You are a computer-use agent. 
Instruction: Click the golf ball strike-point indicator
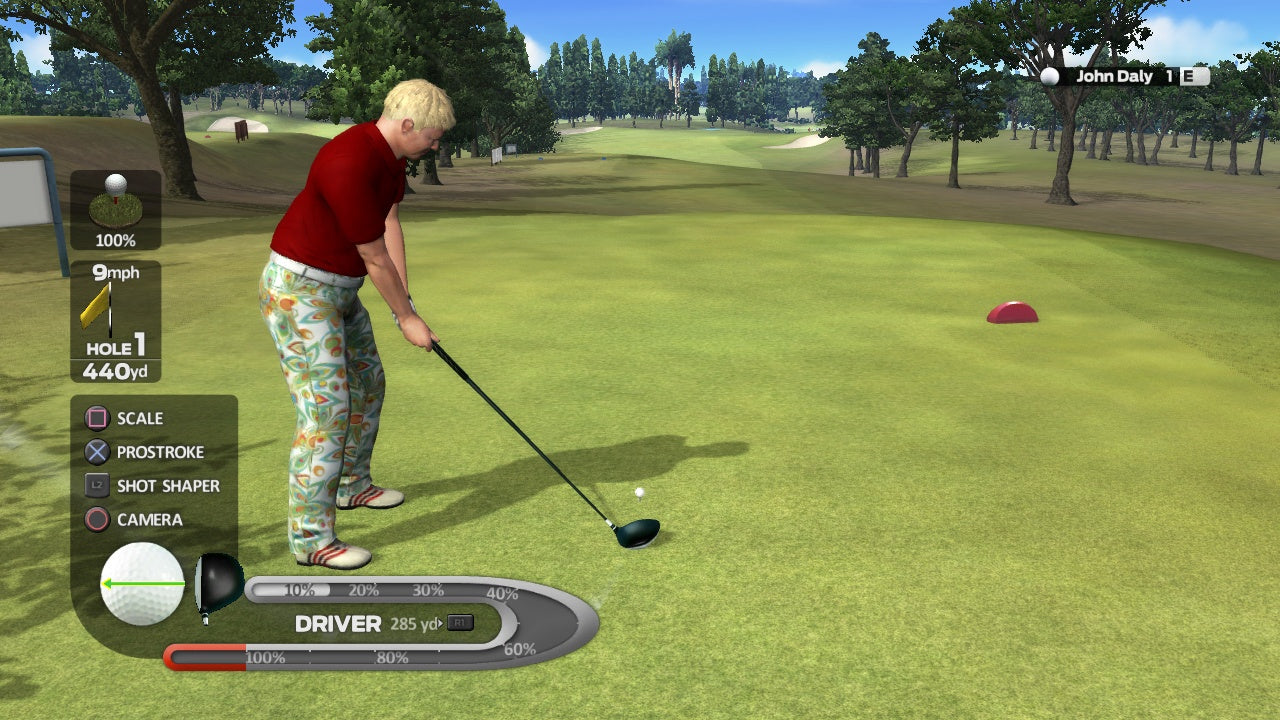pos(142,584)
